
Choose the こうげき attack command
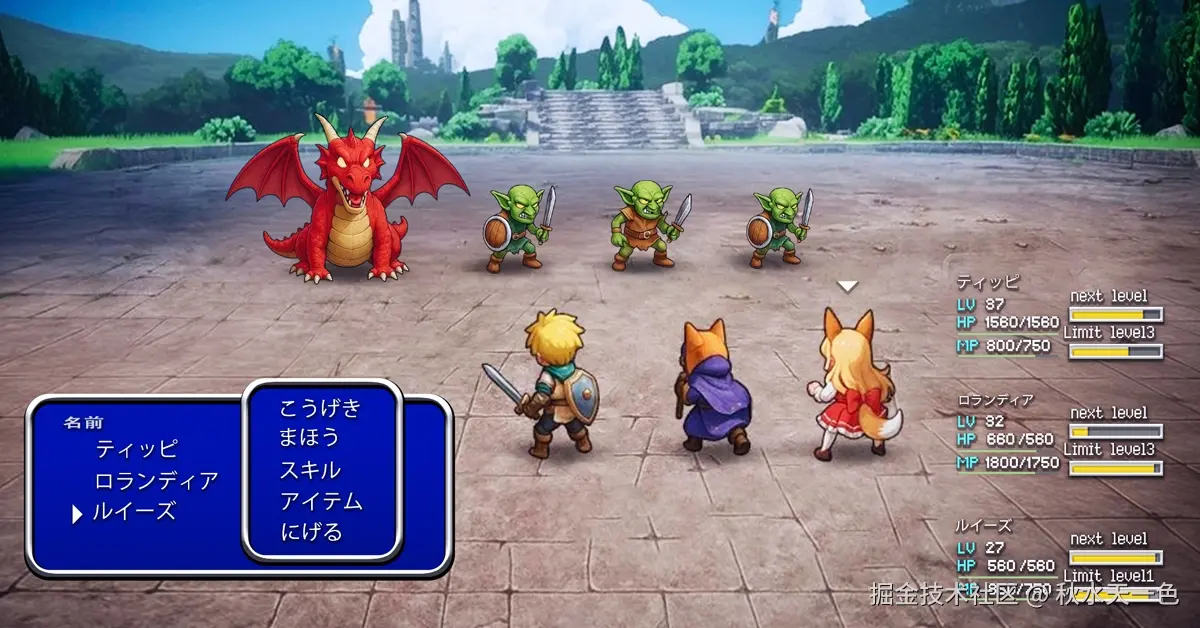point(320,408)
